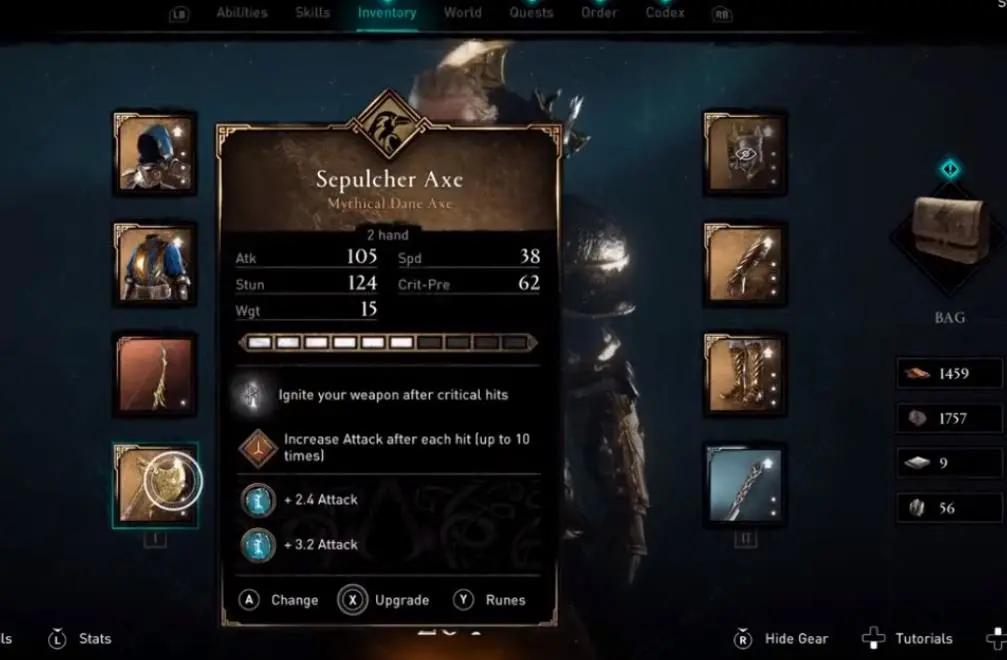Select the blue hood helmet slot

[155, 153]
